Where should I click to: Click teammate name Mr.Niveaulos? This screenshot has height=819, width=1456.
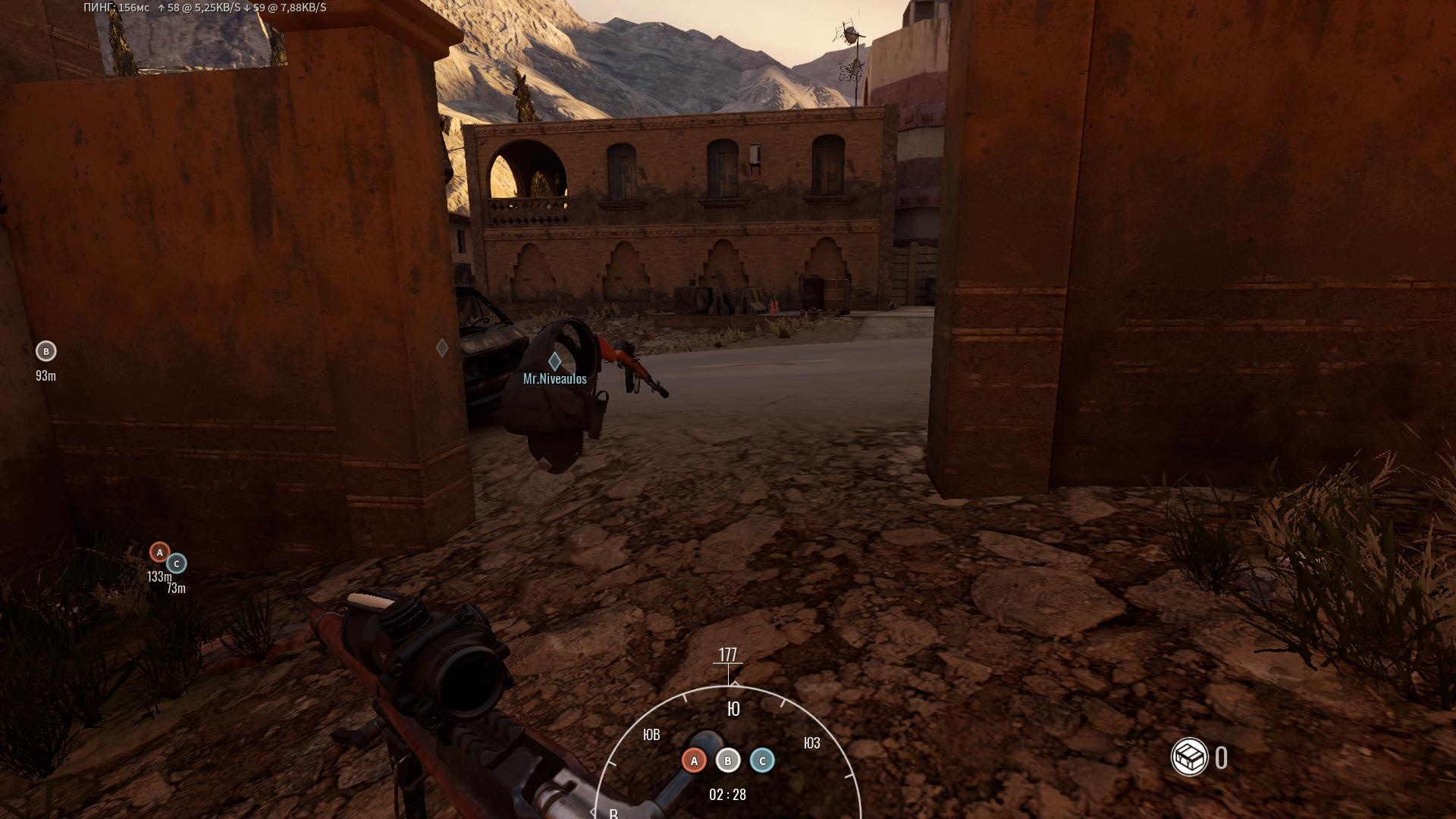click(553, 378)
